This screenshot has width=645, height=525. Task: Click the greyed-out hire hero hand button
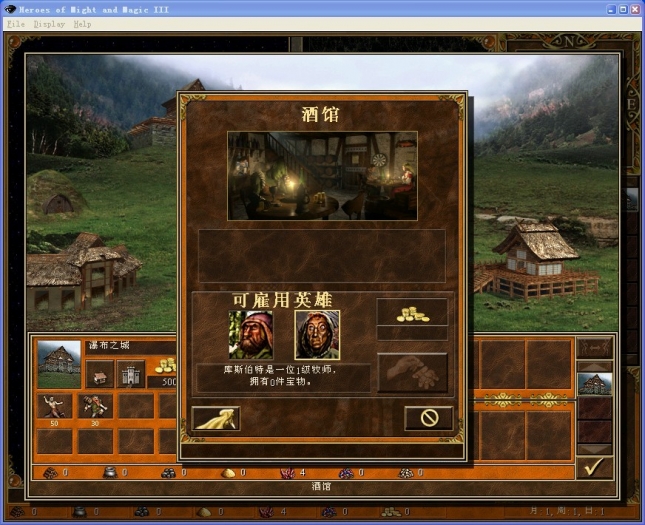point(412,371)
